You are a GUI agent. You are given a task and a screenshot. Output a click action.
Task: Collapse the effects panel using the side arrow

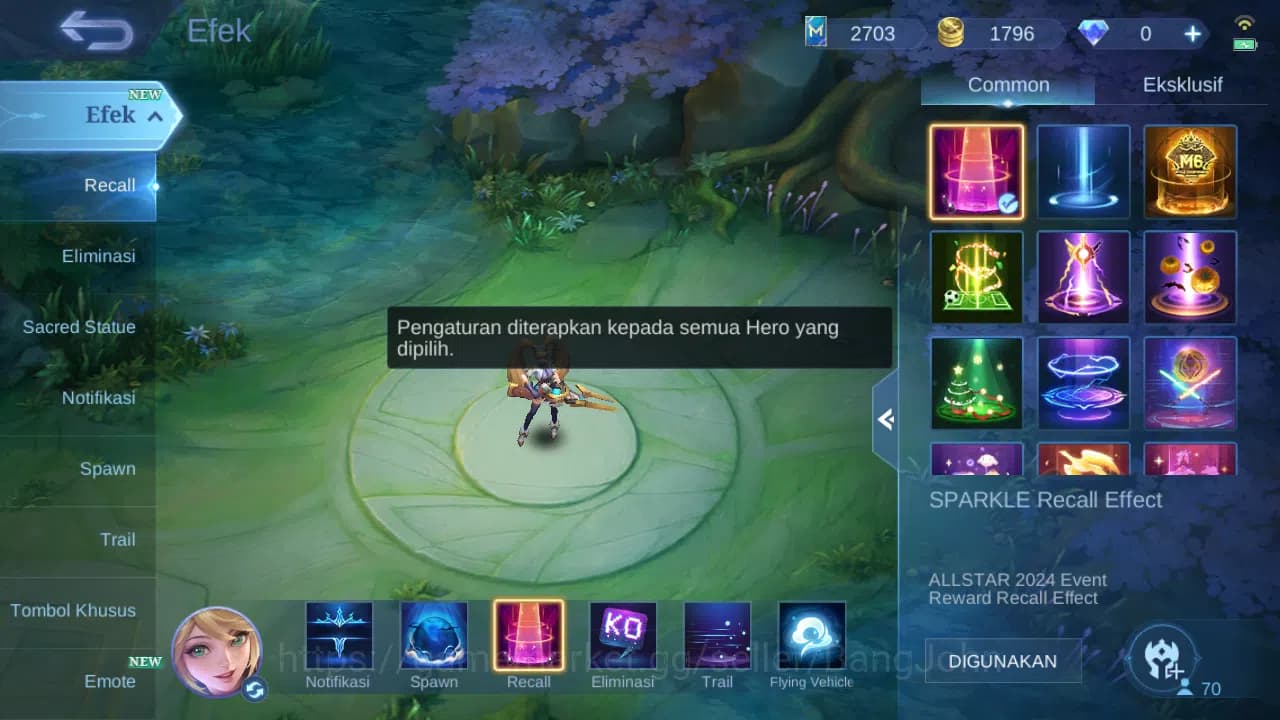886,420
